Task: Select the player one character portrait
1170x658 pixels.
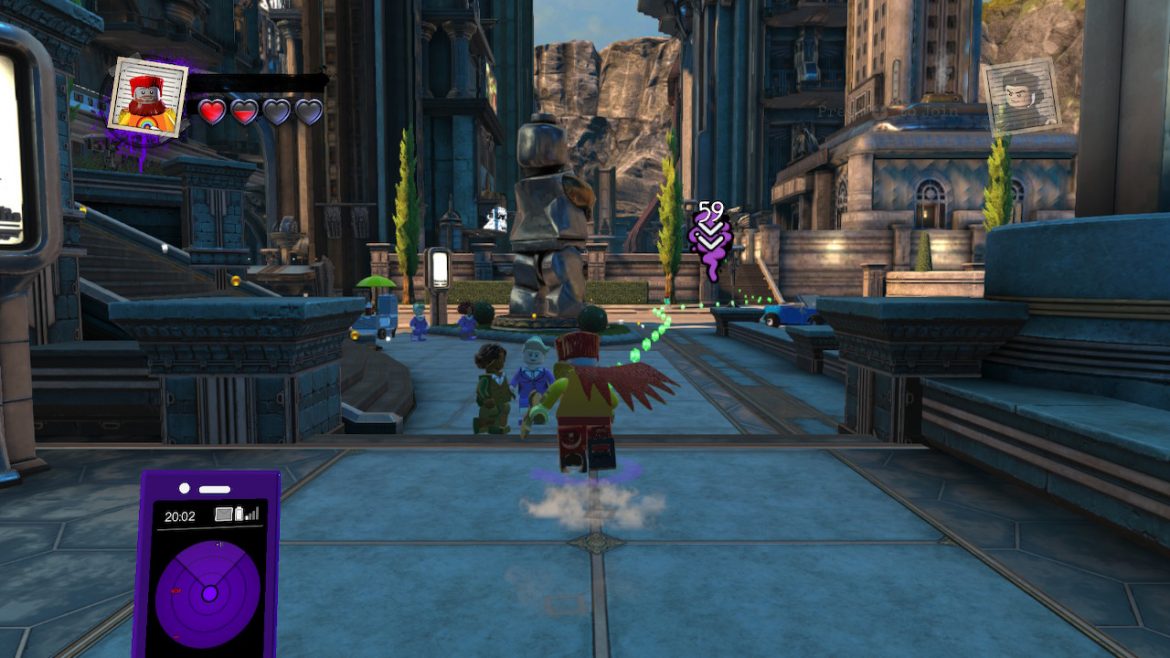Action: [x=148, y=97]
